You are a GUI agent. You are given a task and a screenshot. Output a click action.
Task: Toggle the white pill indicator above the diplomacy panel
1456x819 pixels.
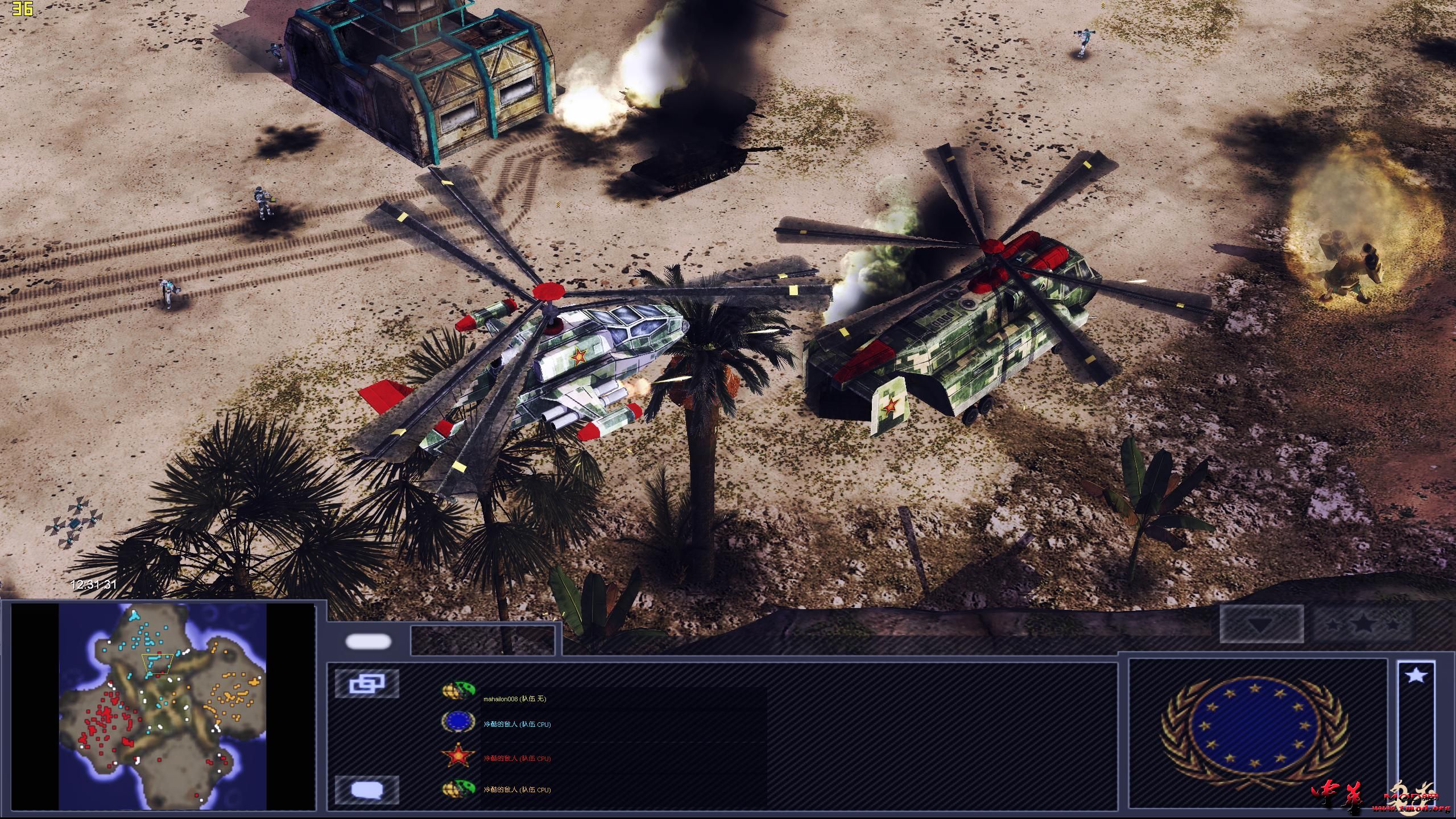pos(368,643)
